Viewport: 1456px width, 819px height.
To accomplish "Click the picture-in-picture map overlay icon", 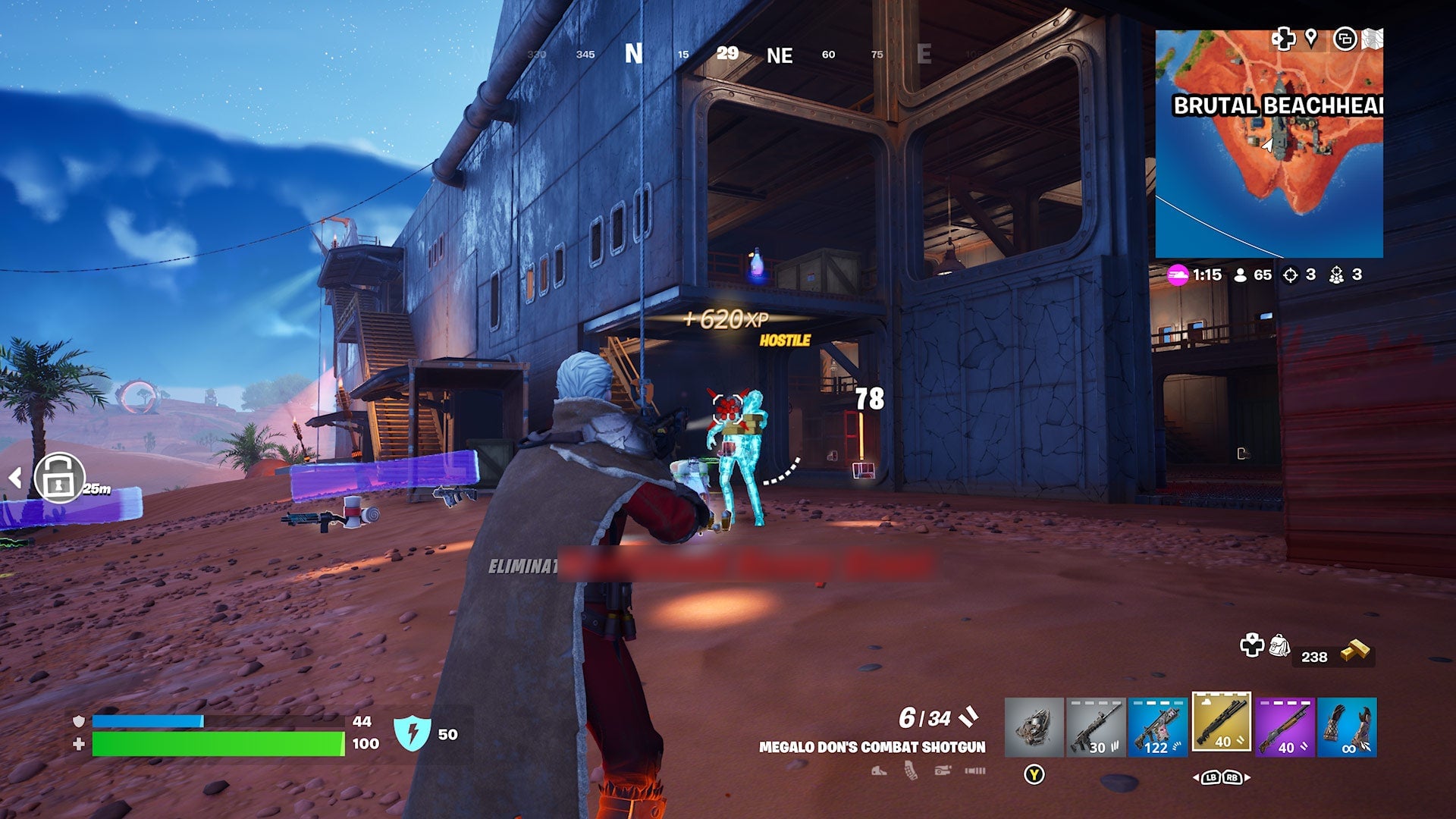I will (1346, 39).
